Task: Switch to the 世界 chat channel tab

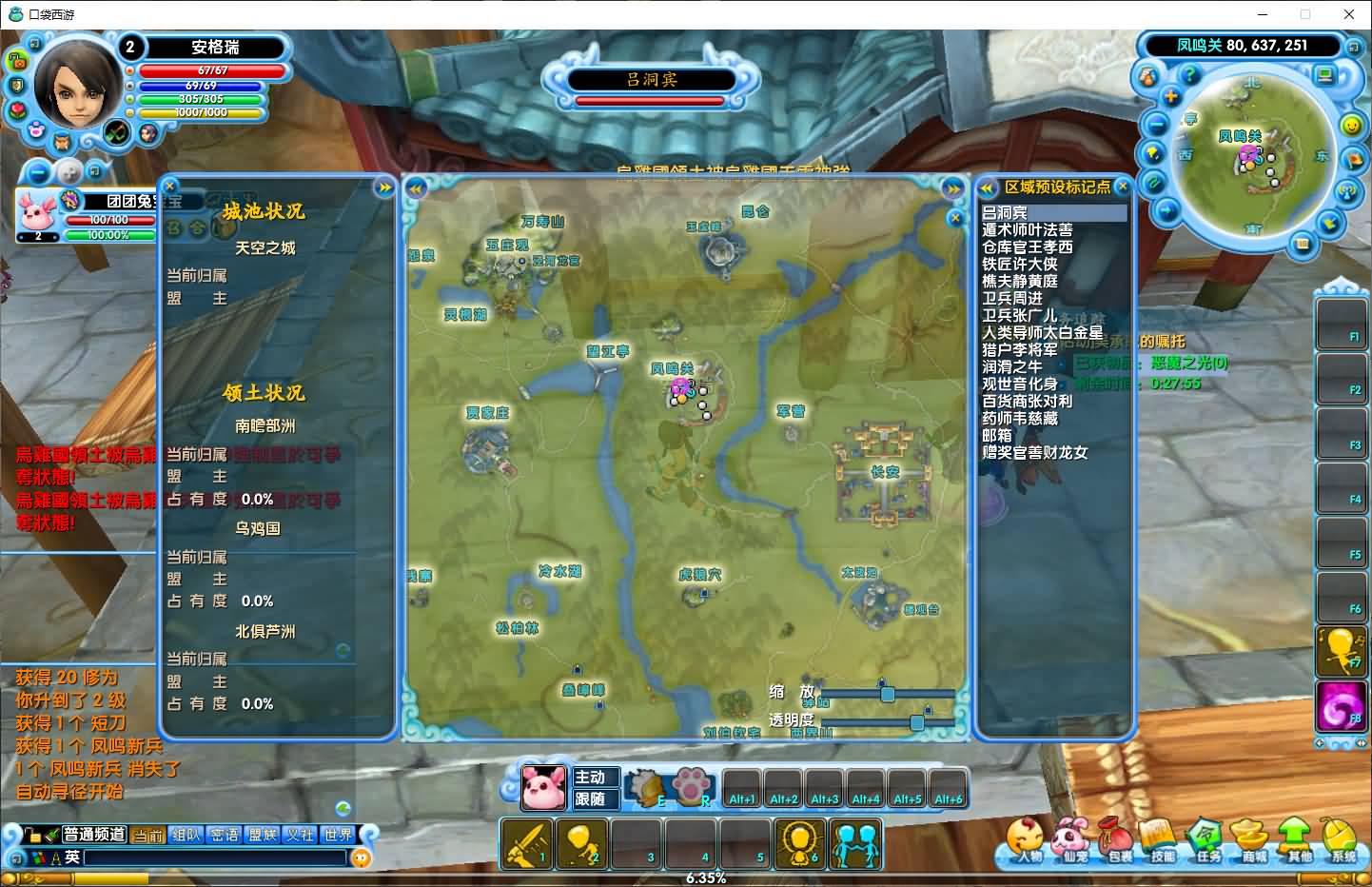Action: click(x=338, y=835)
